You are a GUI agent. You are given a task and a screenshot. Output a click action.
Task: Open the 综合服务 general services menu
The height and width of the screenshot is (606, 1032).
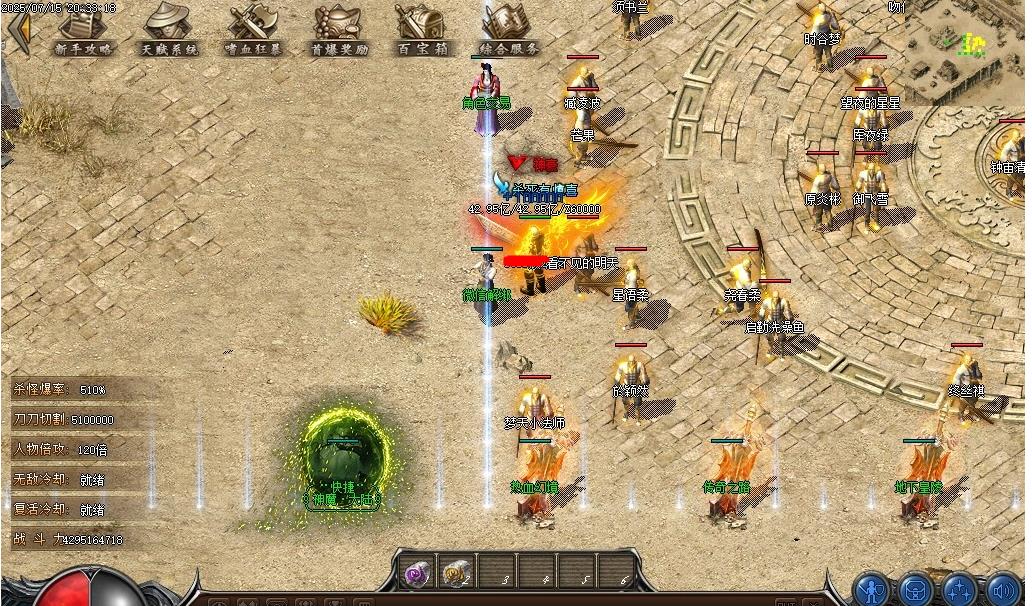pyautogui.click(x=509, y=30)
